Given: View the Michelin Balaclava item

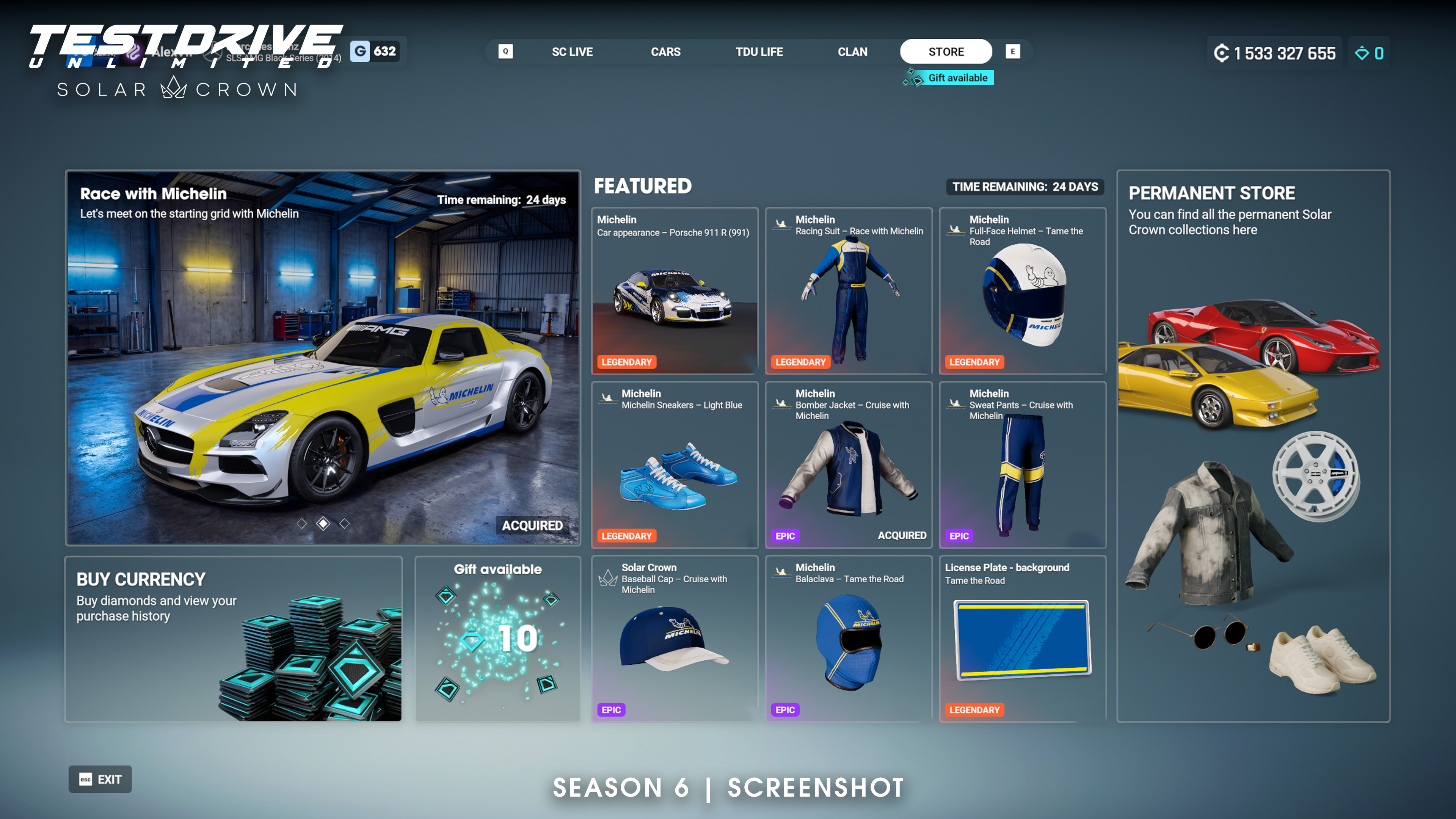Looking at the screenshot, I should 849,639.
